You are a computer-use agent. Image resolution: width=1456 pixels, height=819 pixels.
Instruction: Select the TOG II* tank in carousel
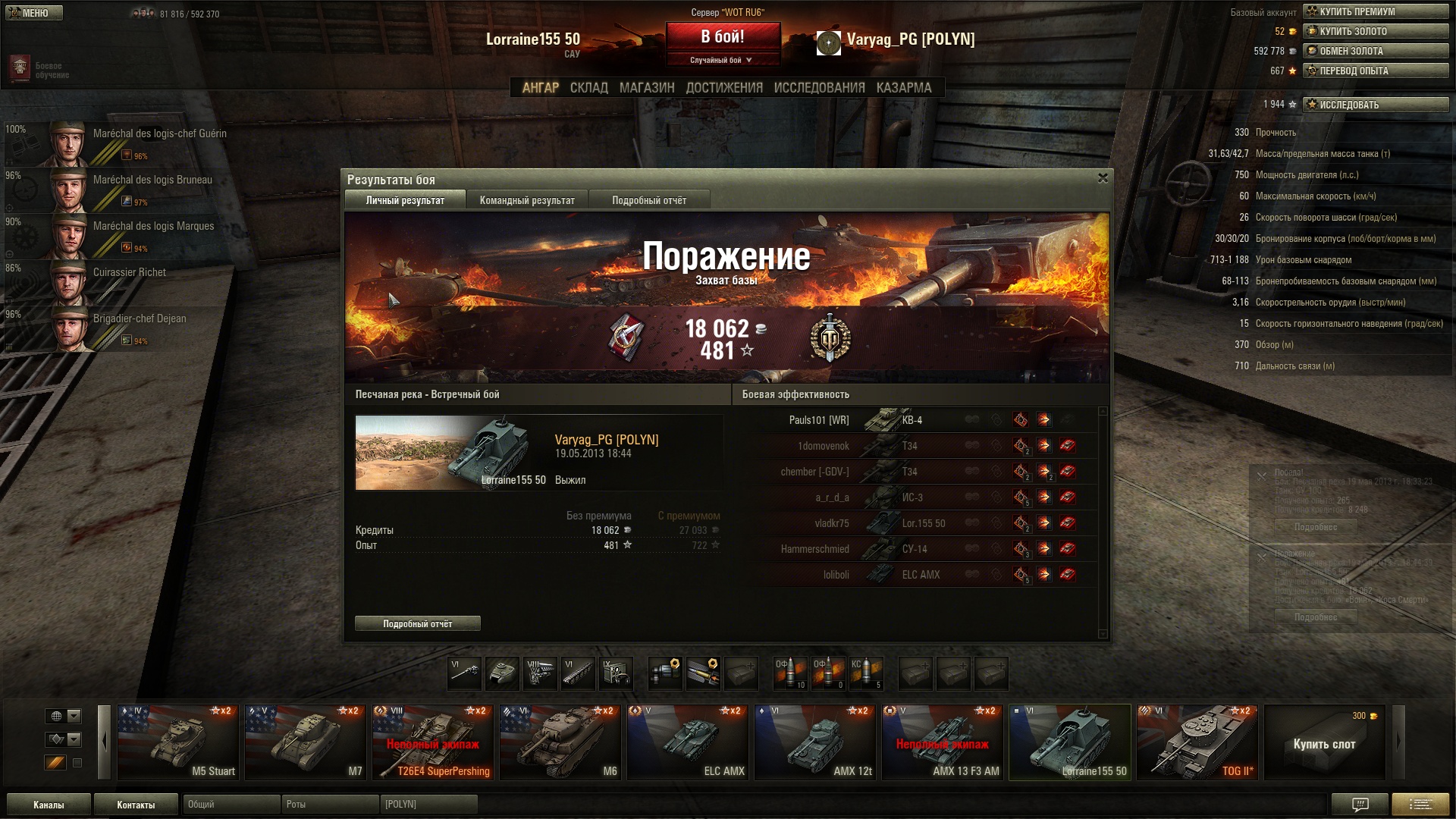(1197, 742)
